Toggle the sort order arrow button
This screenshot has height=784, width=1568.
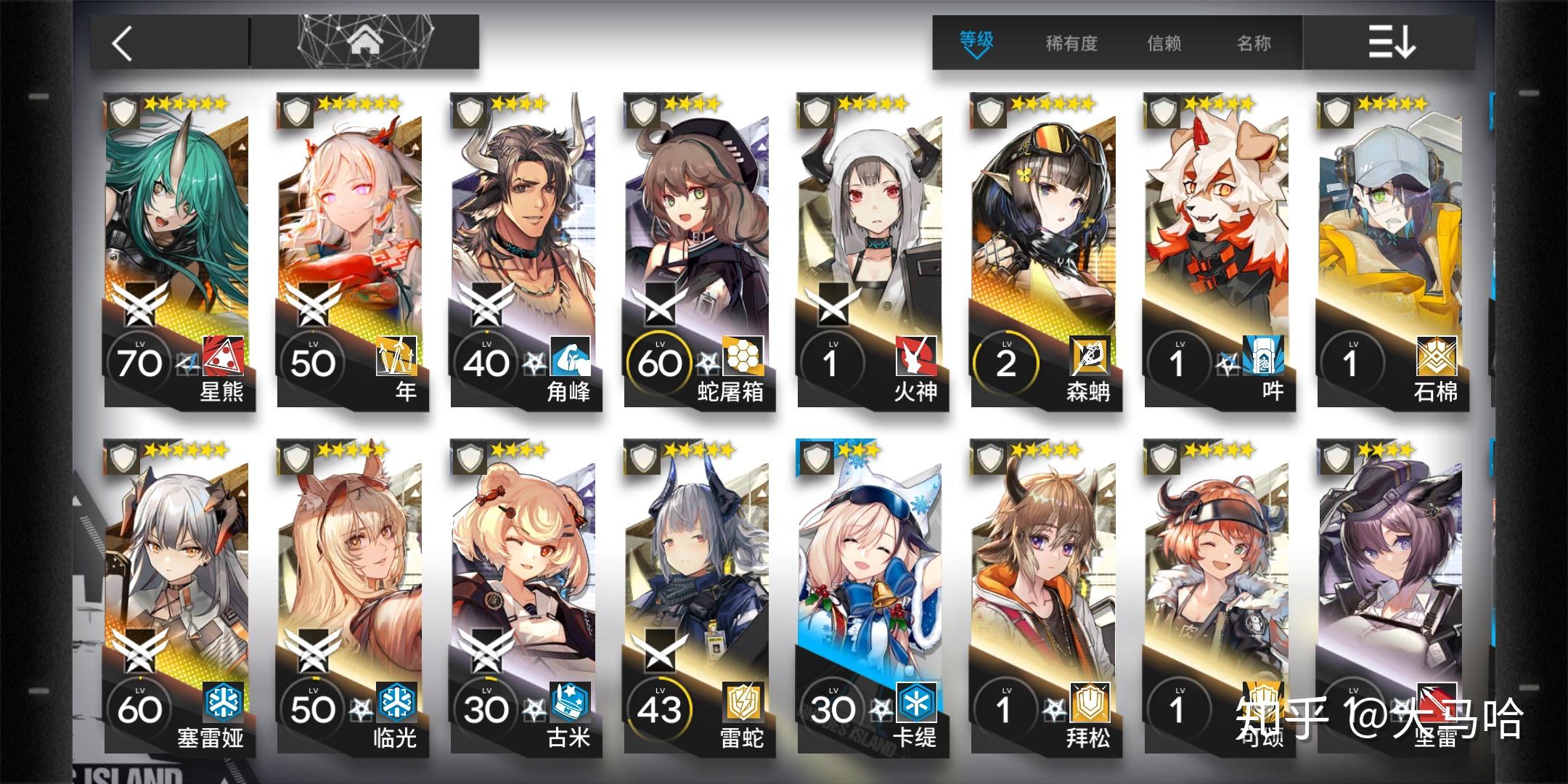point(1390,43)
